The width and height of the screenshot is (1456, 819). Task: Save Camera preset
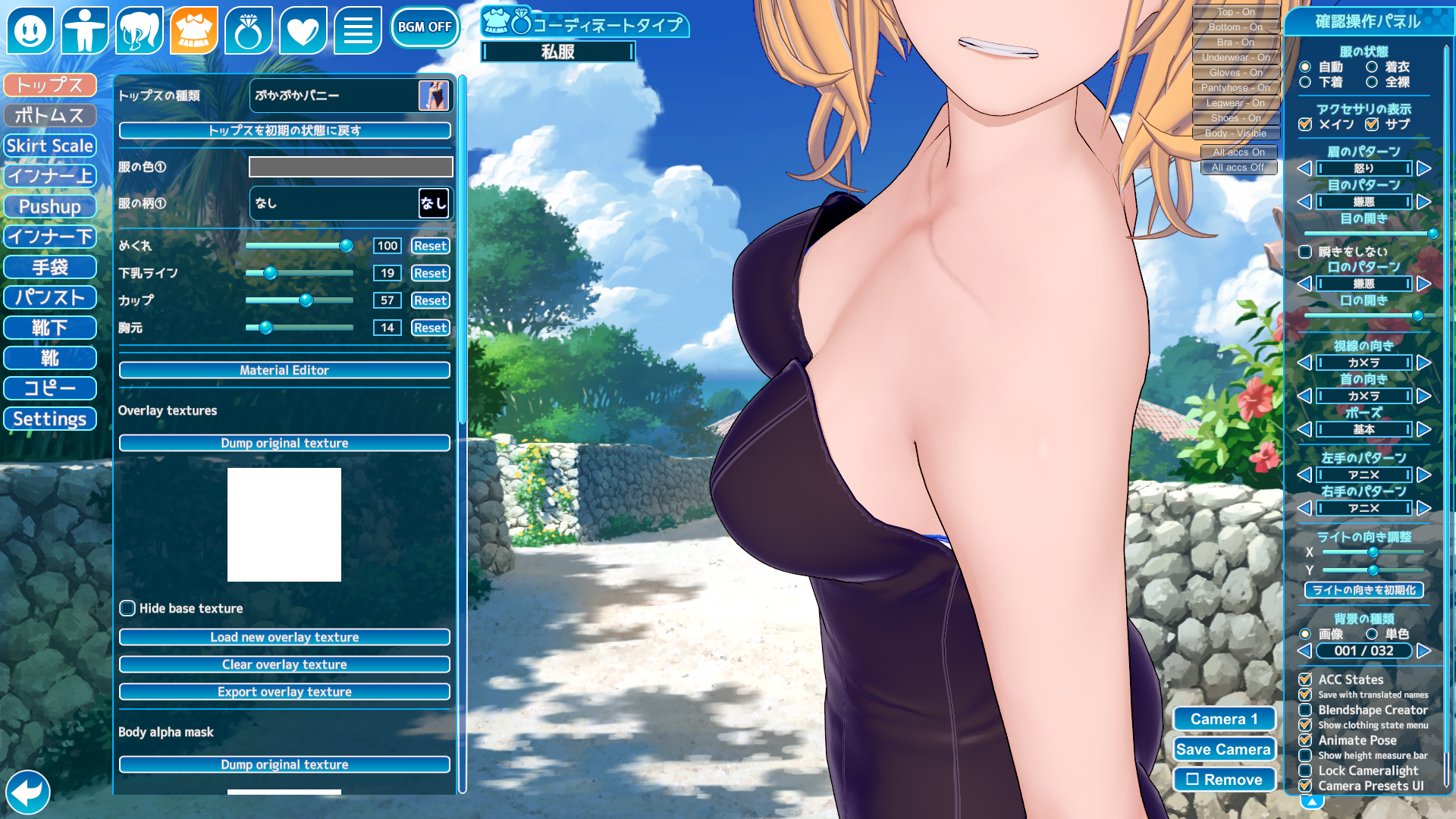pos(1223,749)
